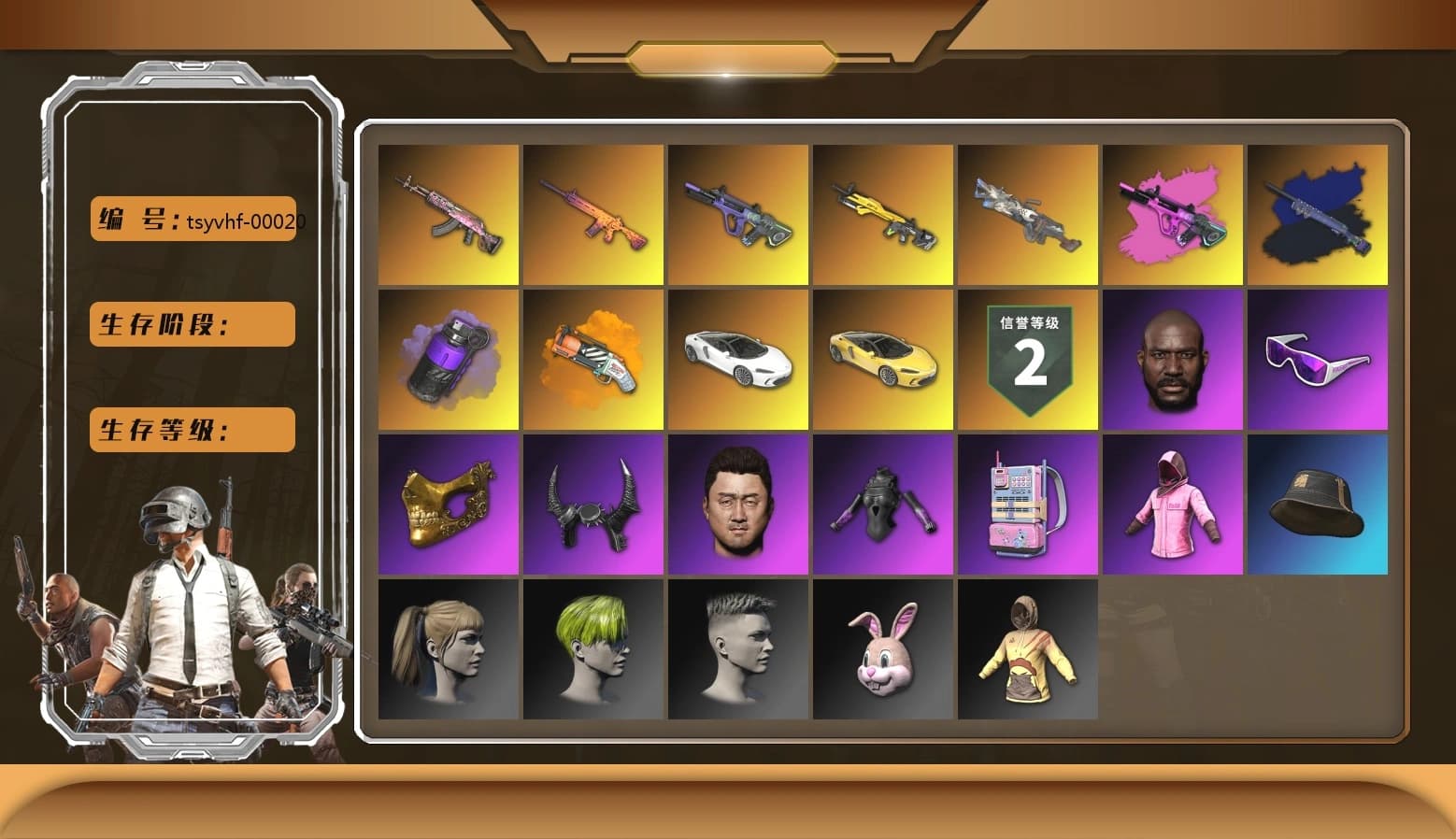Click the 生存阶段 label field
Image resolution: width=1456 pixels, height=839 pixels.
(x=191, y=324)
